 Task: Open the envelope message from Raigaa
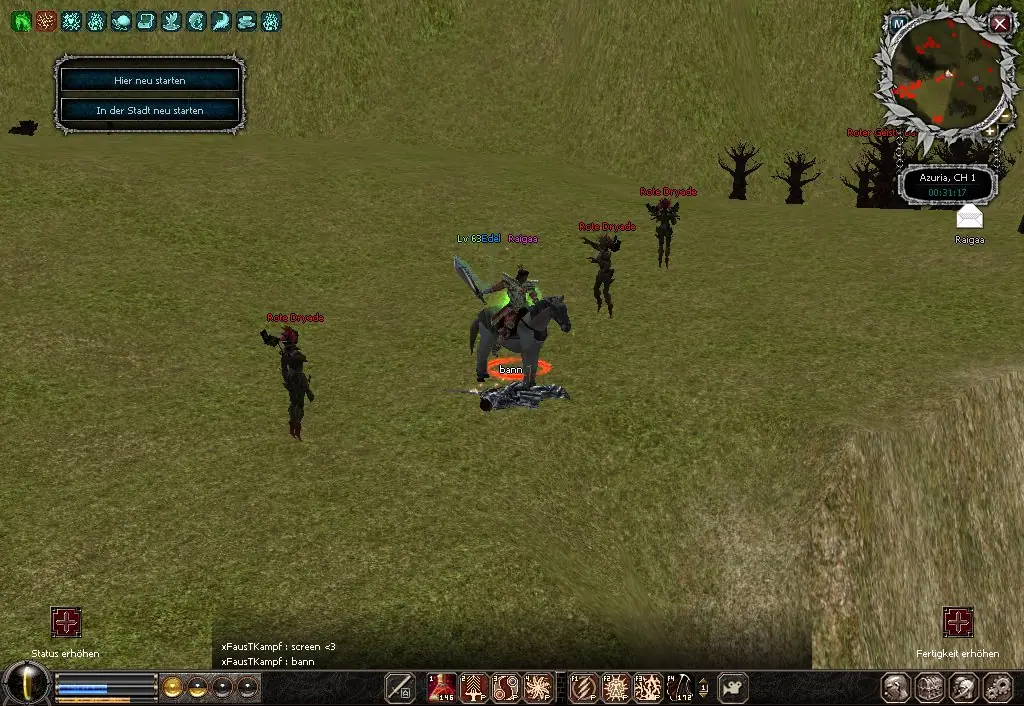point(969,217)
